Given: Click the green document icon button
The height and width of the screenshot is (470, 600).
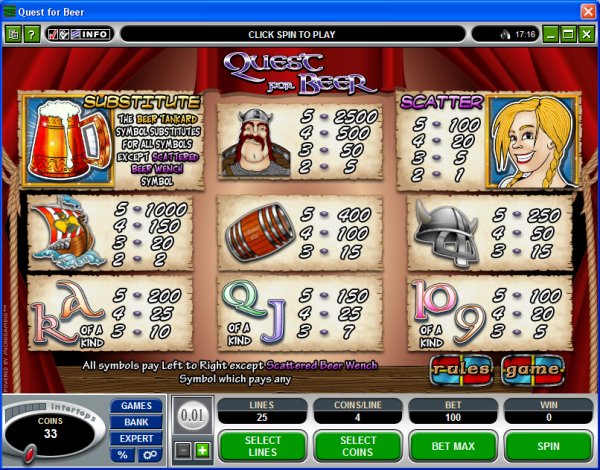Looking at the screenshot, I should (x=14, y=34).
